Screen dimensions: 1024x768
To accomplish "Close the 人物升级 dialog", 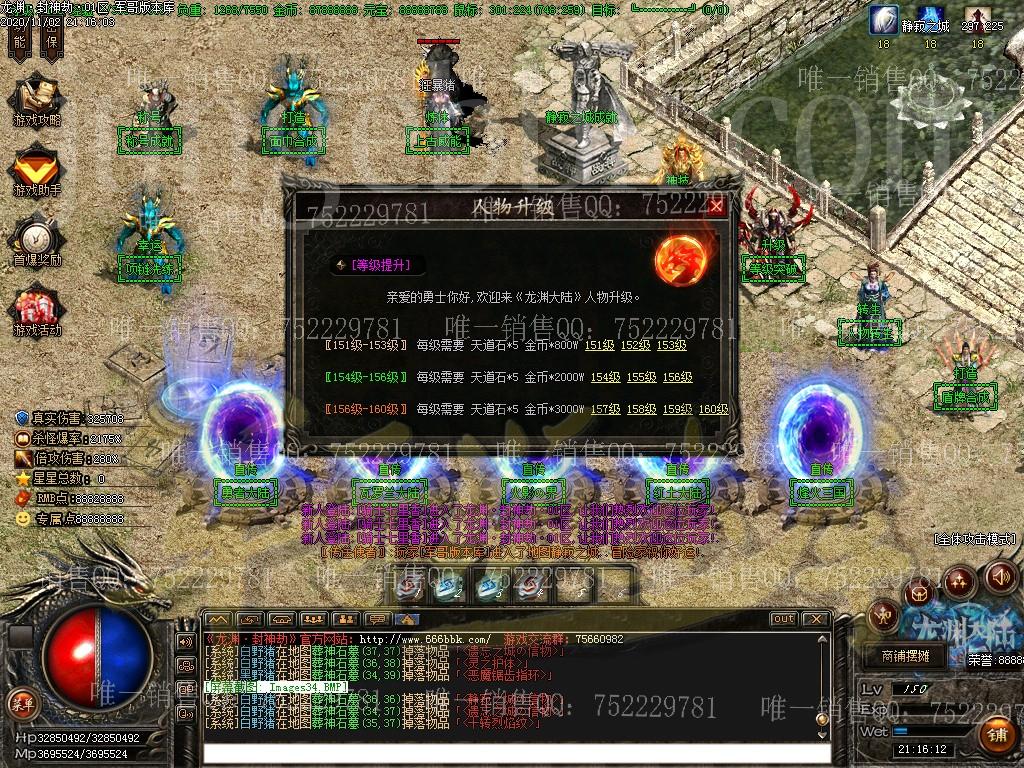I will (716, 207).
